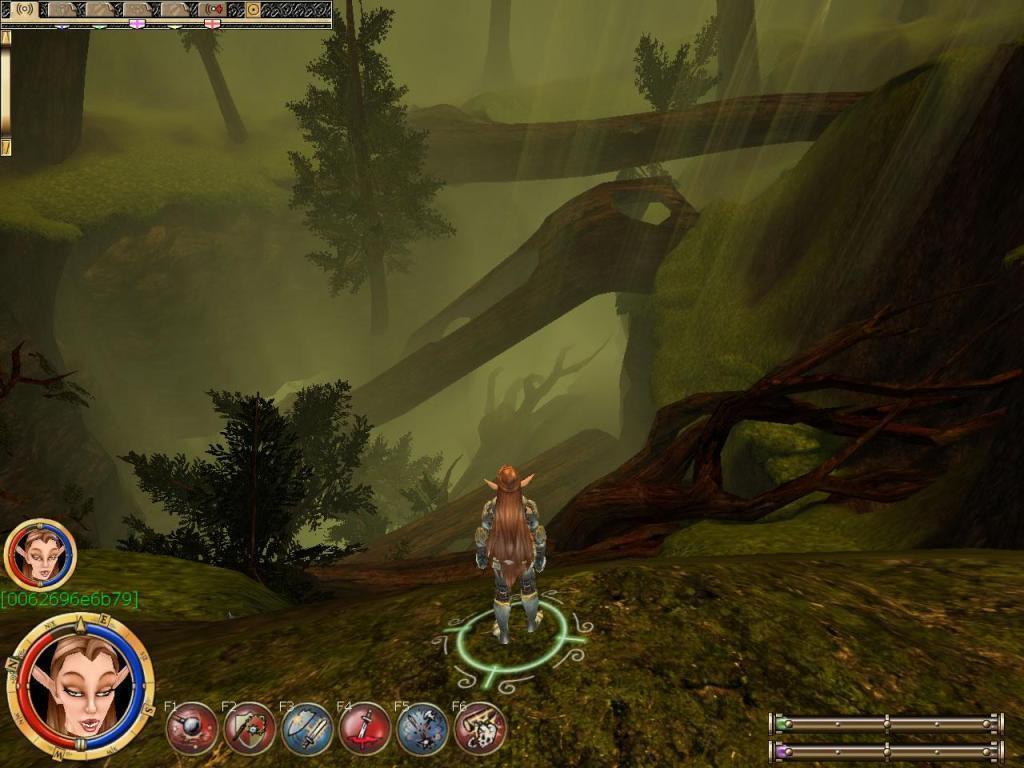Screen dimensions: 1024x768
Task: Use the F2 shield and mace skill
Action: point(250,728)
